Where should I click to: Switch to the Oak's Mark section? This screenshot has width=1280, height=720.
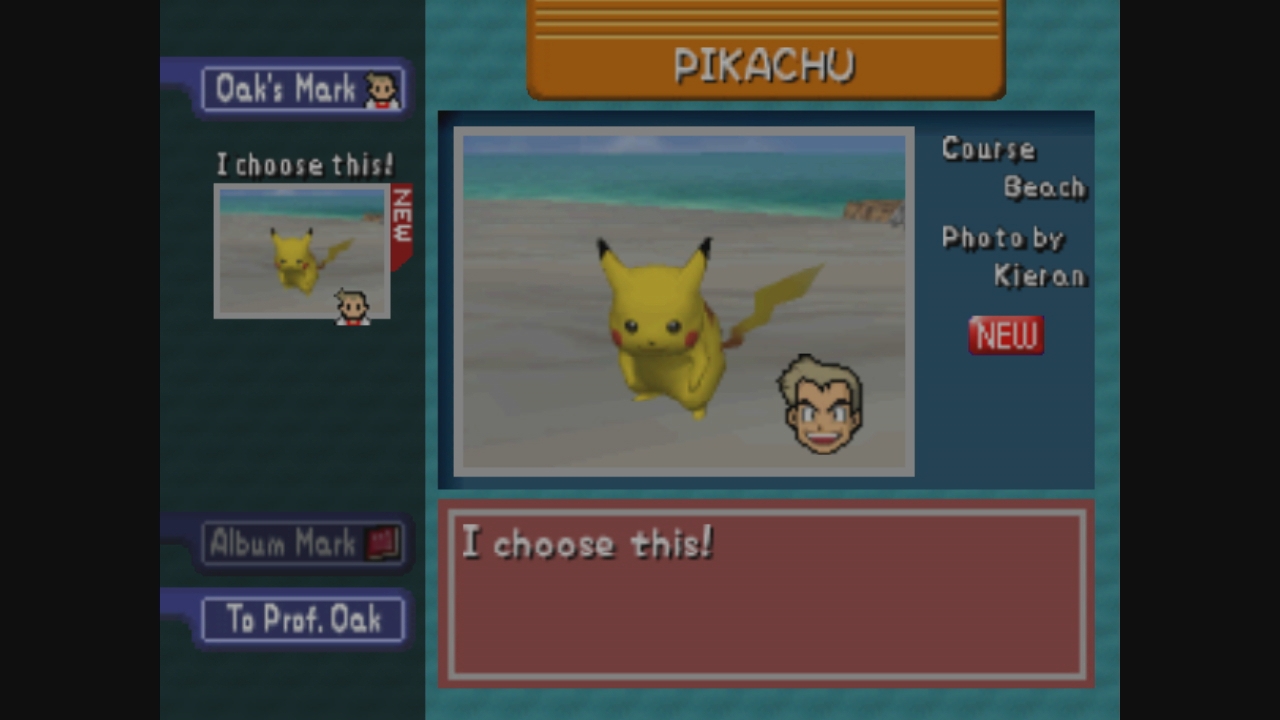(x=300, y=88)
